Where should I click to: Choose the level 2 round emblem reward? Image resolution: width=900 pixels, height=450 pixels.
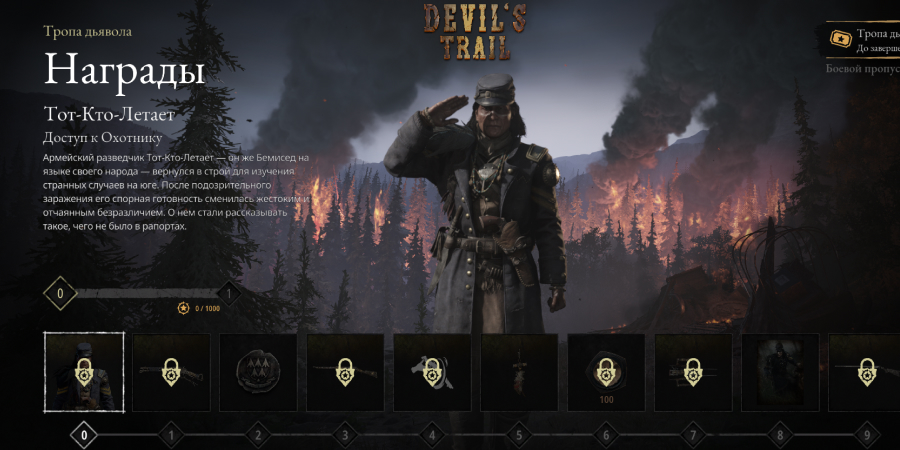pos(258,372)
